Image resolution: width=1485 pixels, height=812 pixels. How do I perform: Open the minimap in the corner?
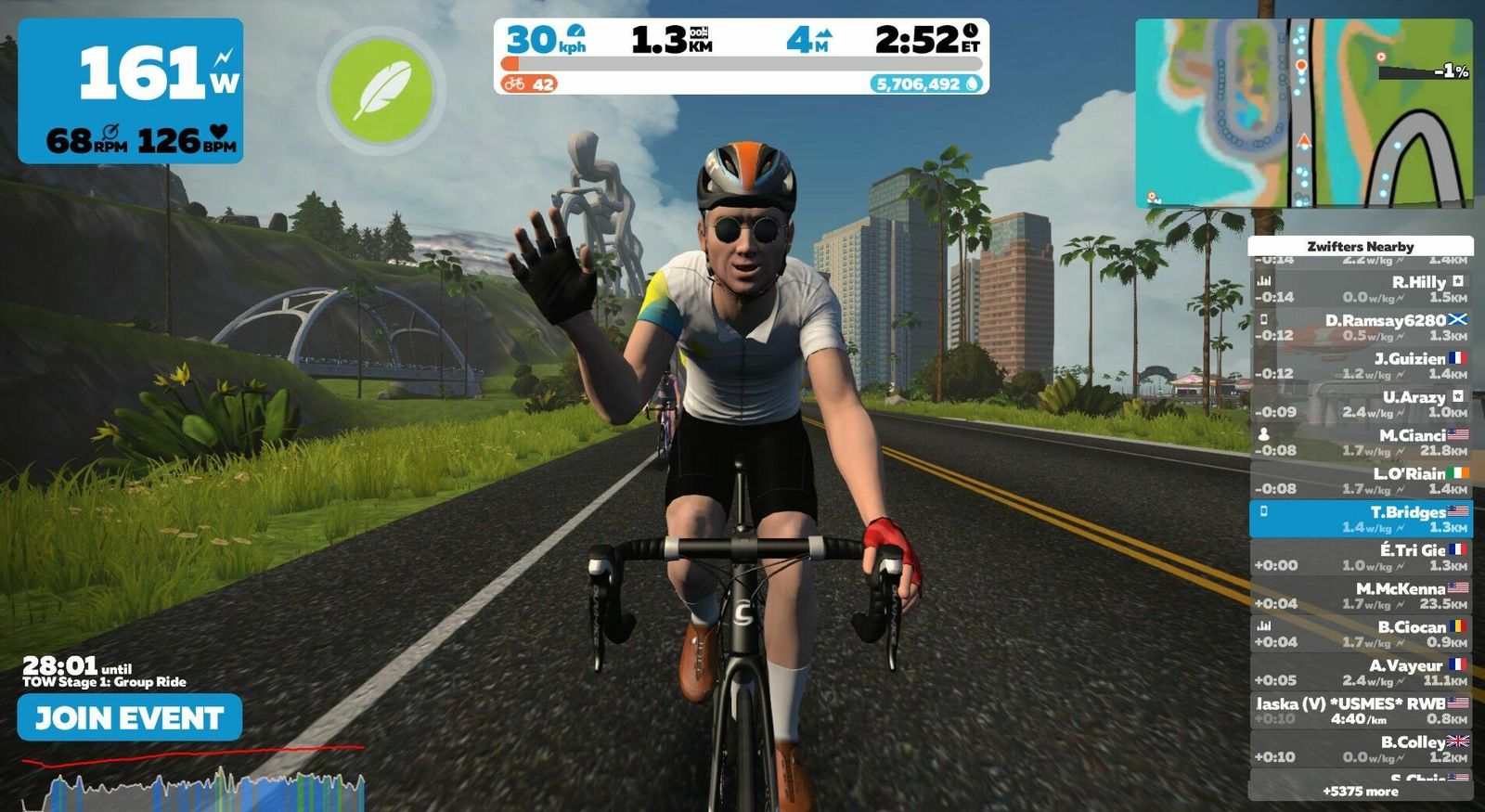tap(1303, 113)
